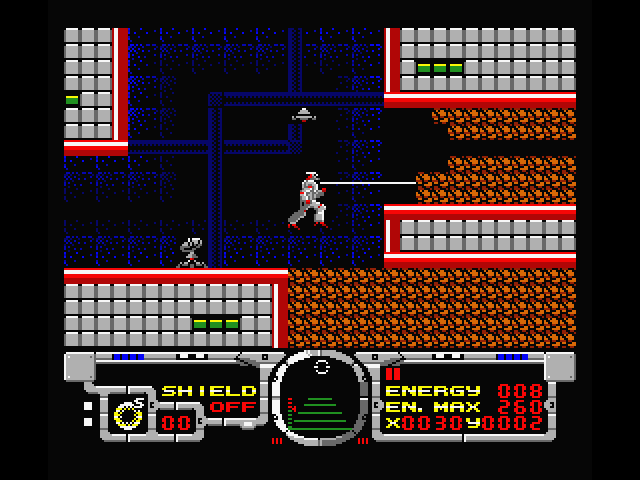Click the circular radar scanner display

click(320, 398)
